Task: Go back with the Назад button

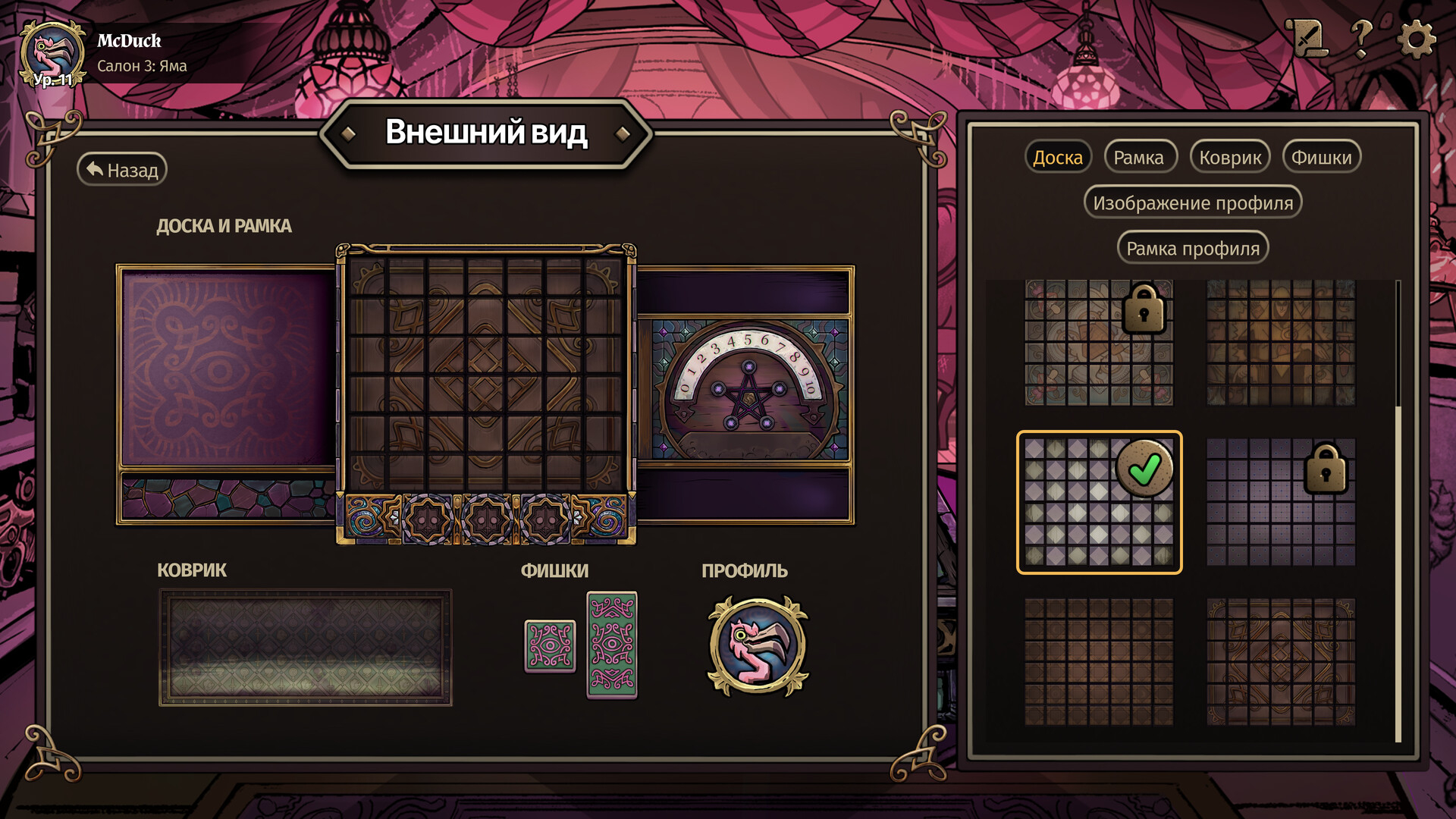Action: click(x=122, y=170)
